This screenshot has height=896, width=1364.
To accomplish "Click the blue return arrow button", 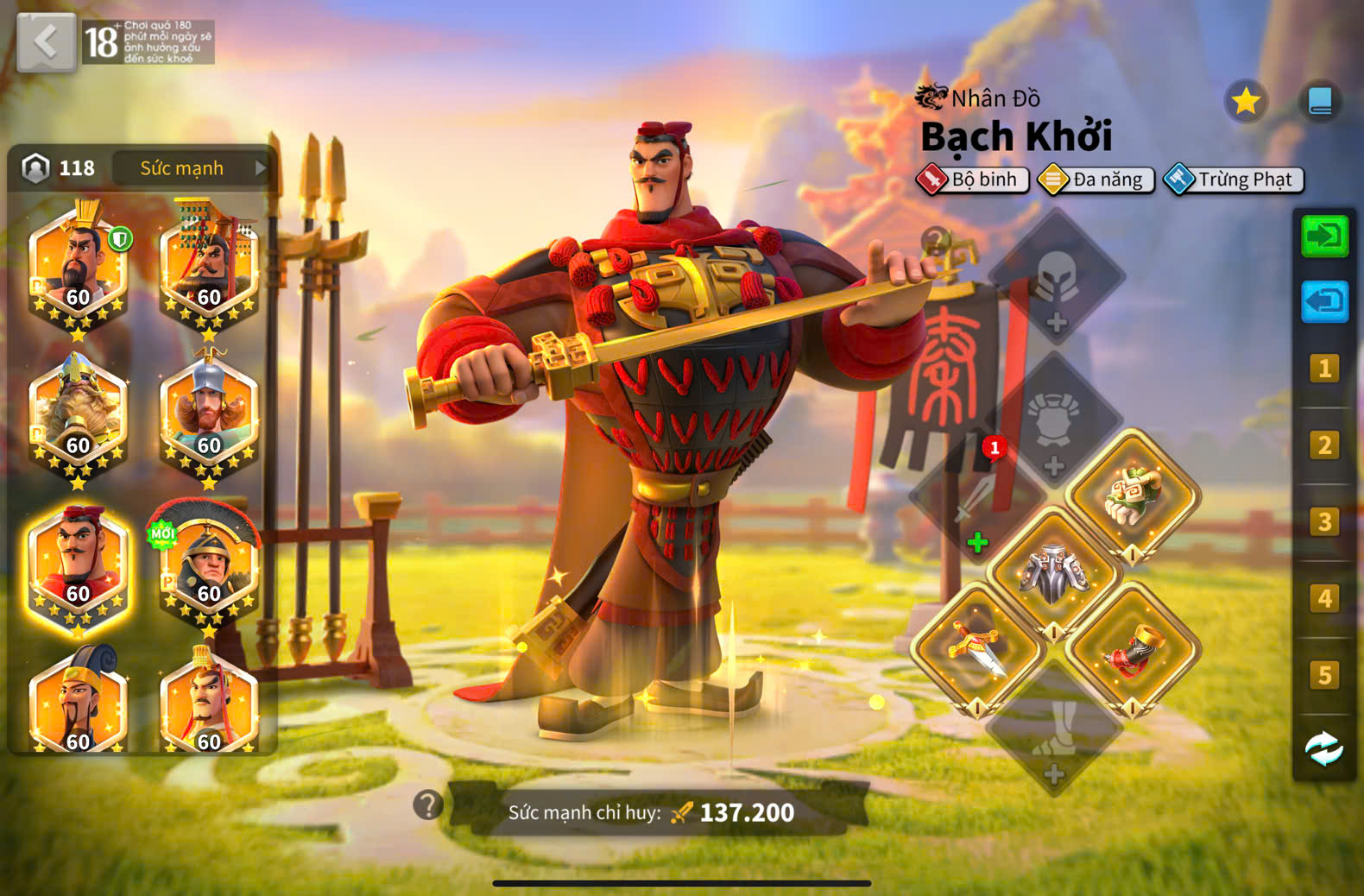I will point(1324,301).
